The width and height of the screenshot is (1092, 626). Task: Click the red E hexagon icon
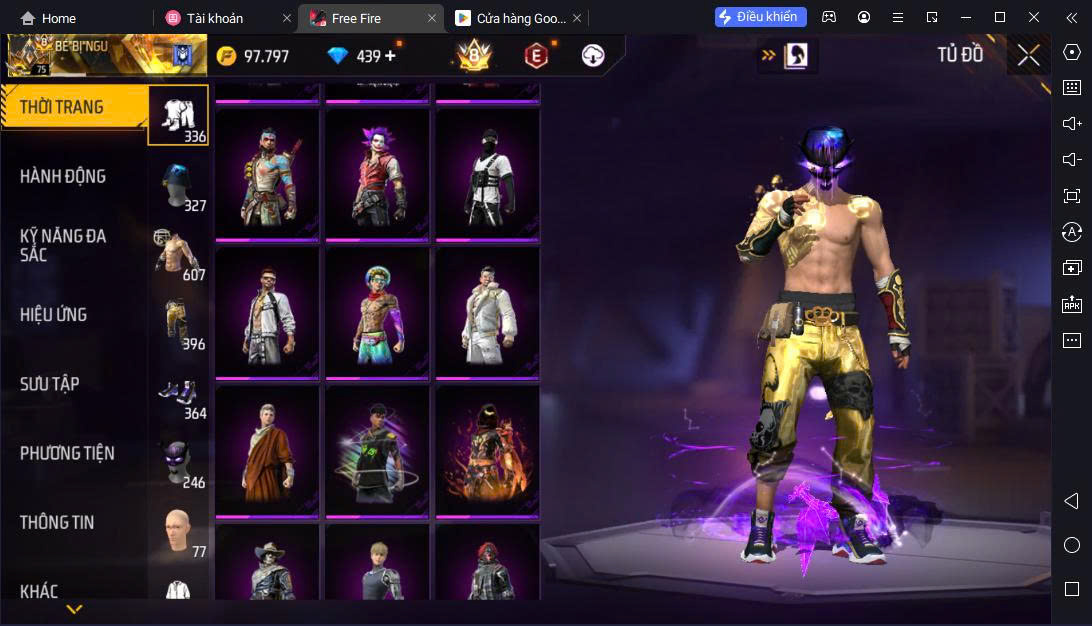[x=536, y=56]
